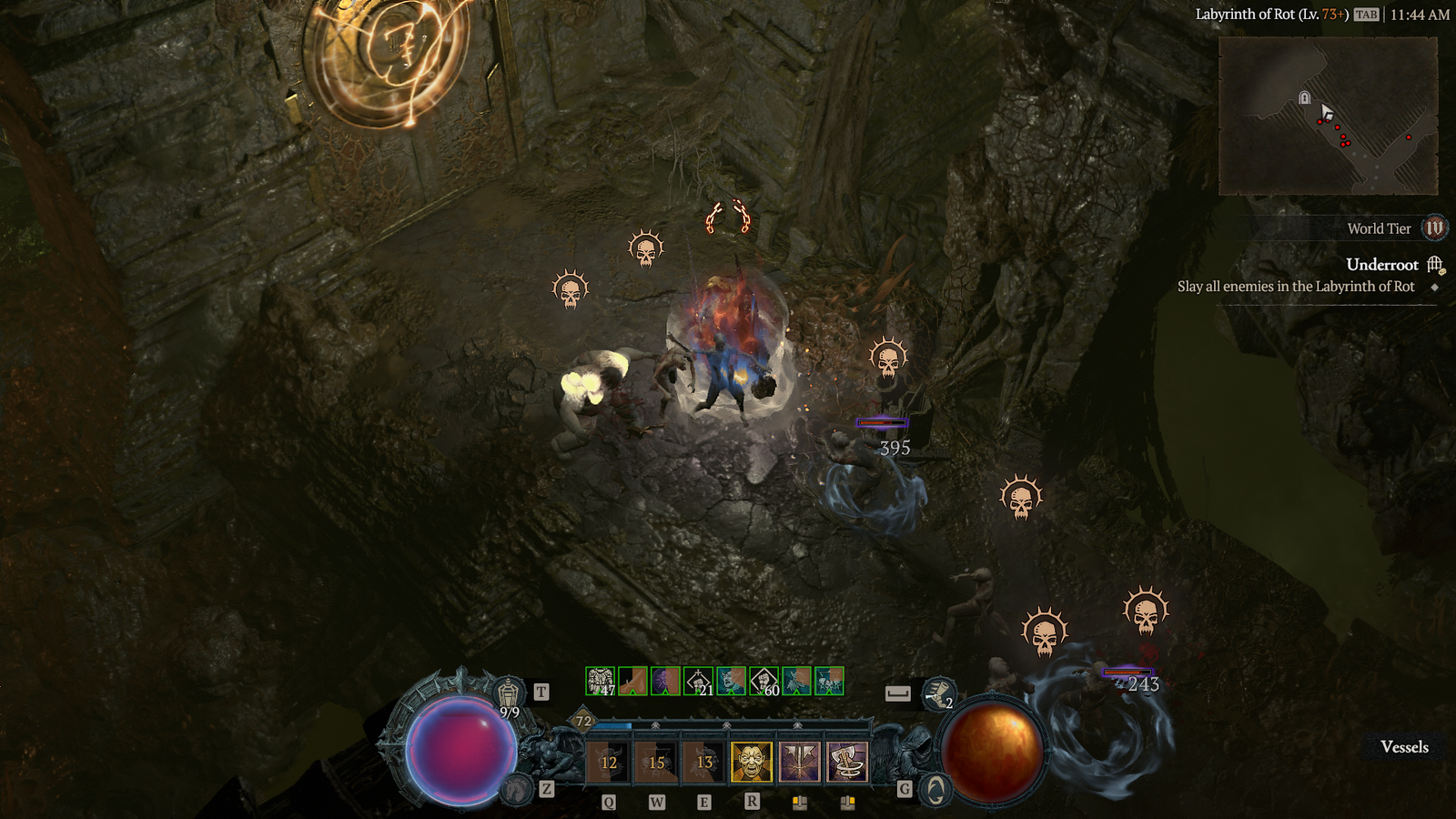The width and height of the screenshot is (1456, 819).
Task: Use the evade boot icon
Action: click(x=937, y=693)
